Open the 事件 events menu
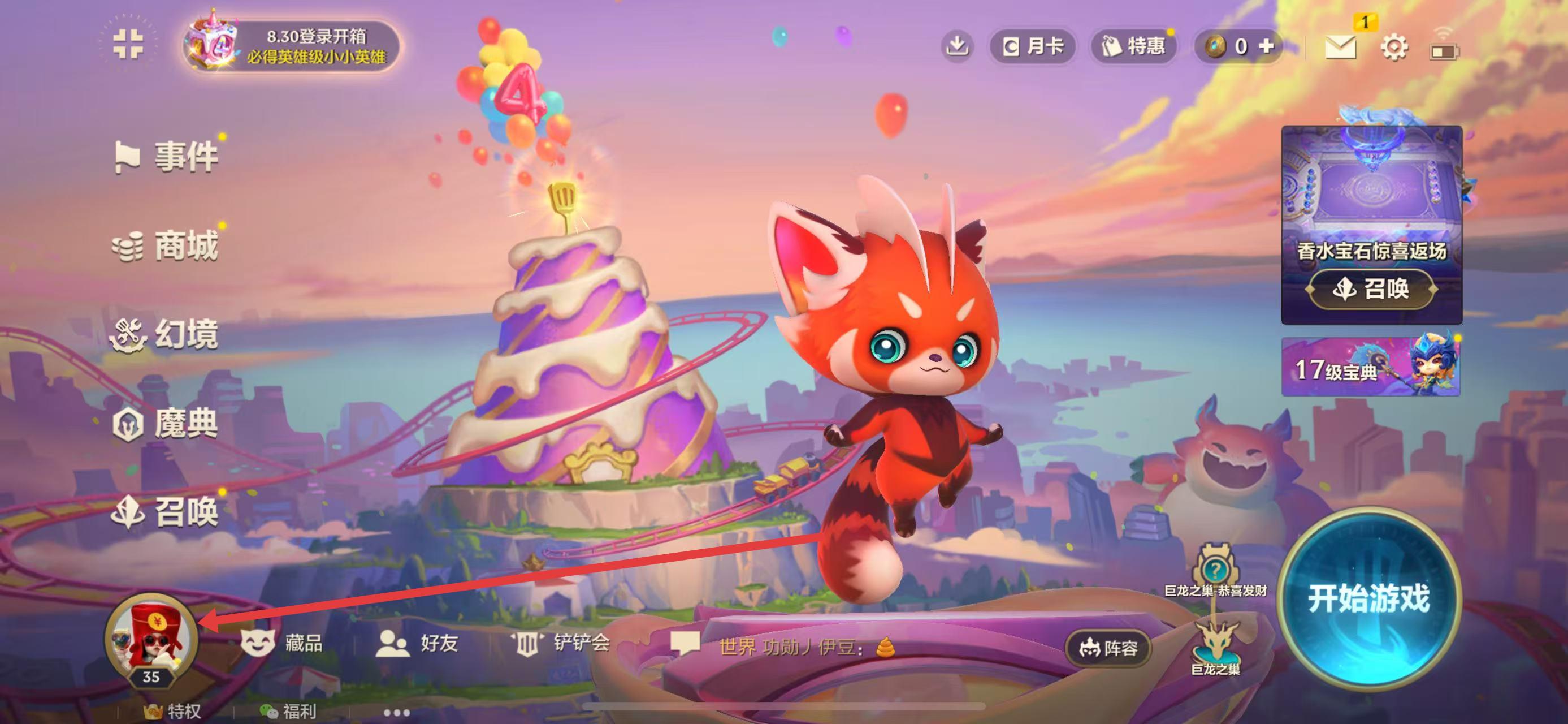 167,157
